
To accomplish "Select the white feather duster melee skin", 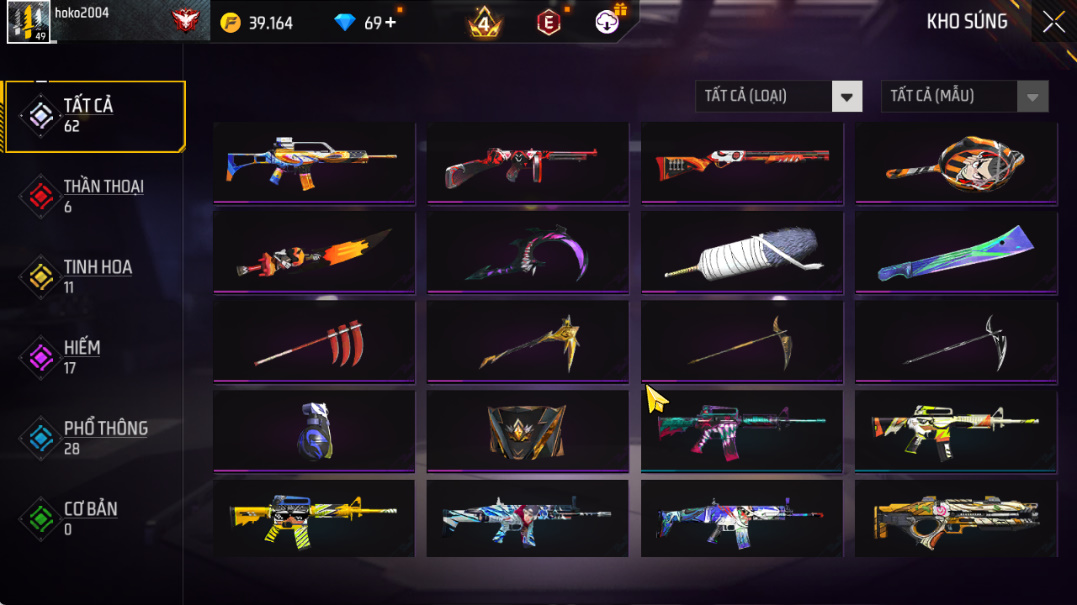I will tap(742, 252).
